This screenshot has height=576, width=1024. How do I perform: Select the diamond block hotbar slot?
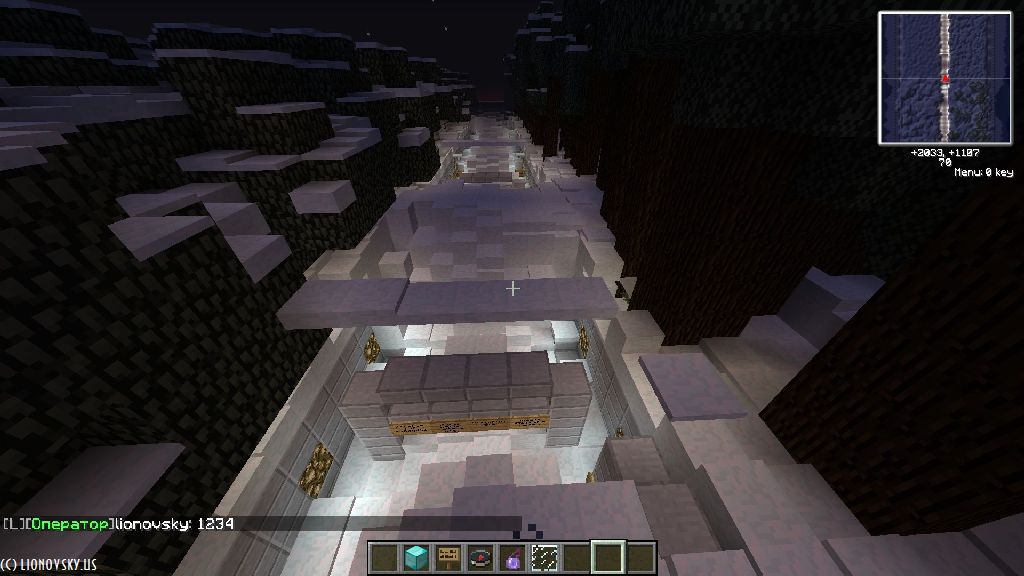[x=415, y=558]
